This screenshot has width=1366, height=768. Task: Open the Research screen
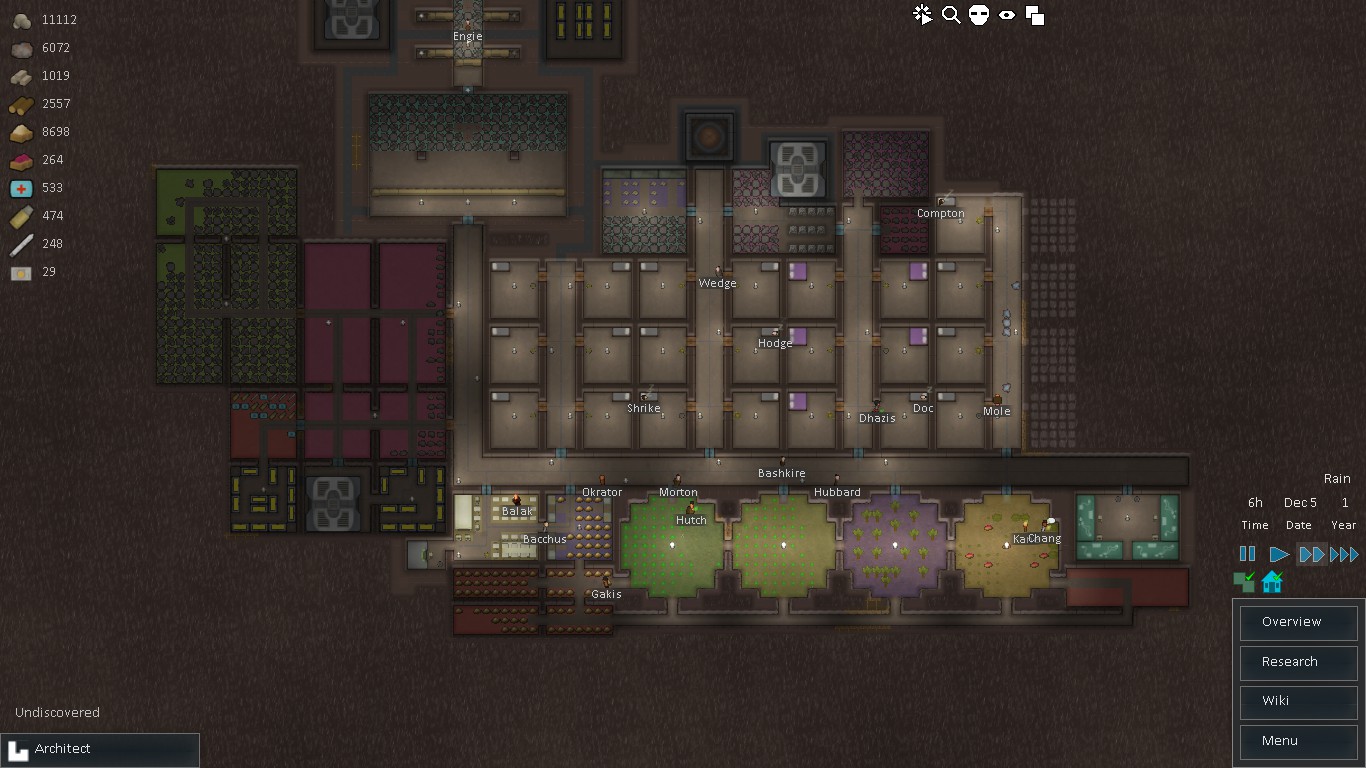[x=1297, y=662]
